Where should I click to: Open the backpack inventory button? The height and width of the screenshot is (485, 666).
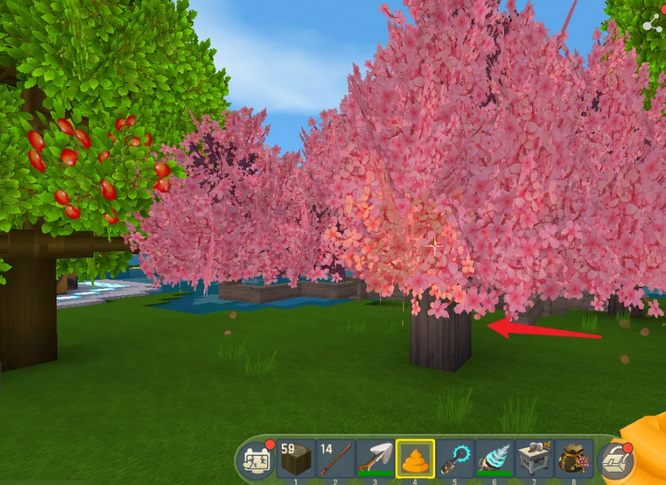click(x=616, y=461)
